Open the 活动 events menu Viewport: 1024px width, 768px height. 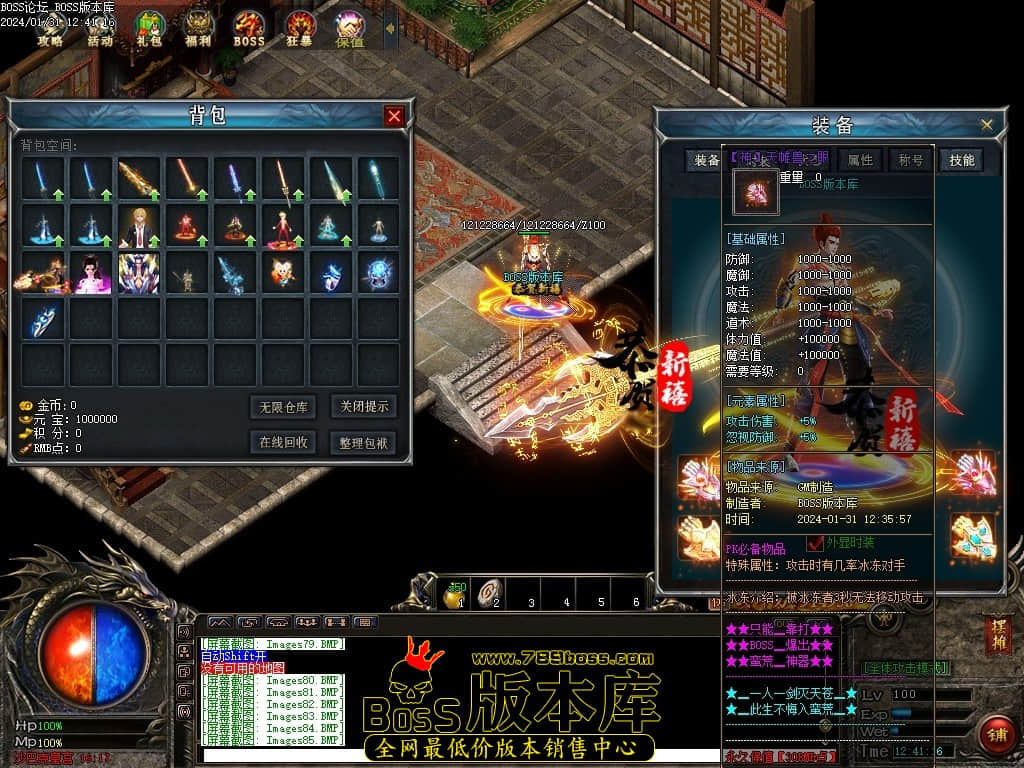[x=100, y=28]
